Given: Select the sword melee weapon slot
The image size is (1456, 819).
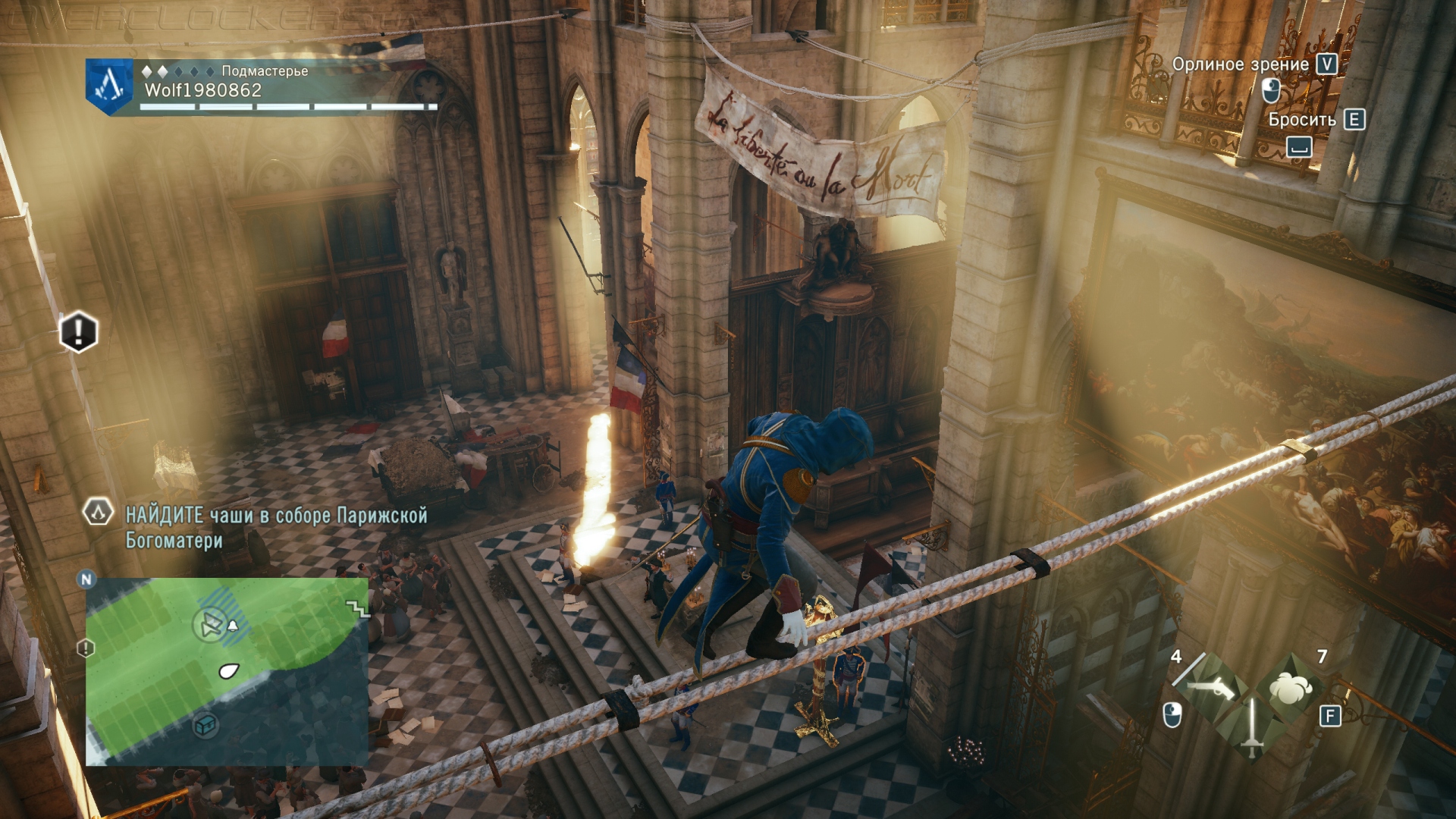Looking at the screenshot, I should coord(1251,728).
